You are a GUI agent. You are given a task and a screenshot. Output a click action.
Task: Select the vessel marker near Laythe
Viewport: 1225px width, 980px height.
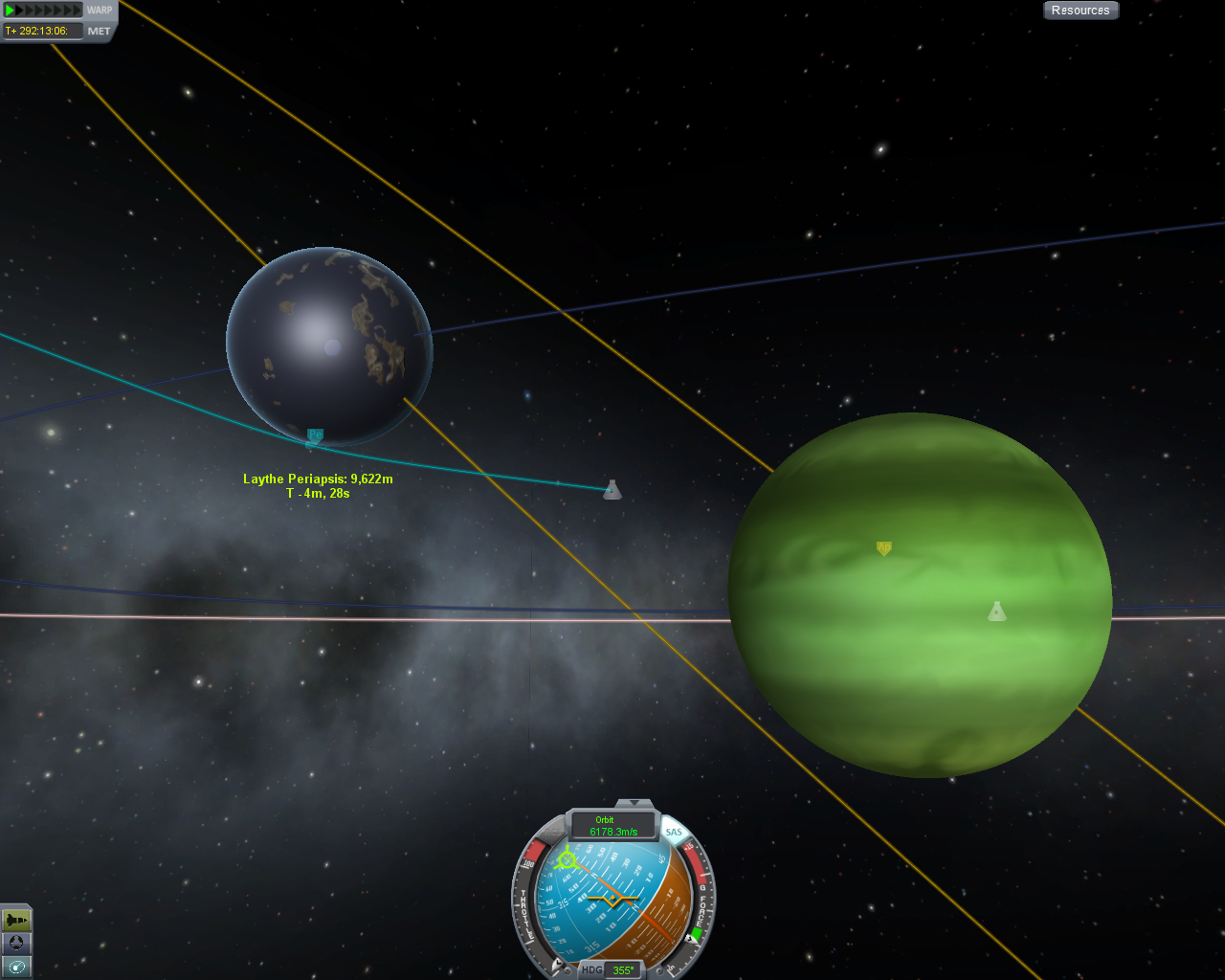pos(612,490)
